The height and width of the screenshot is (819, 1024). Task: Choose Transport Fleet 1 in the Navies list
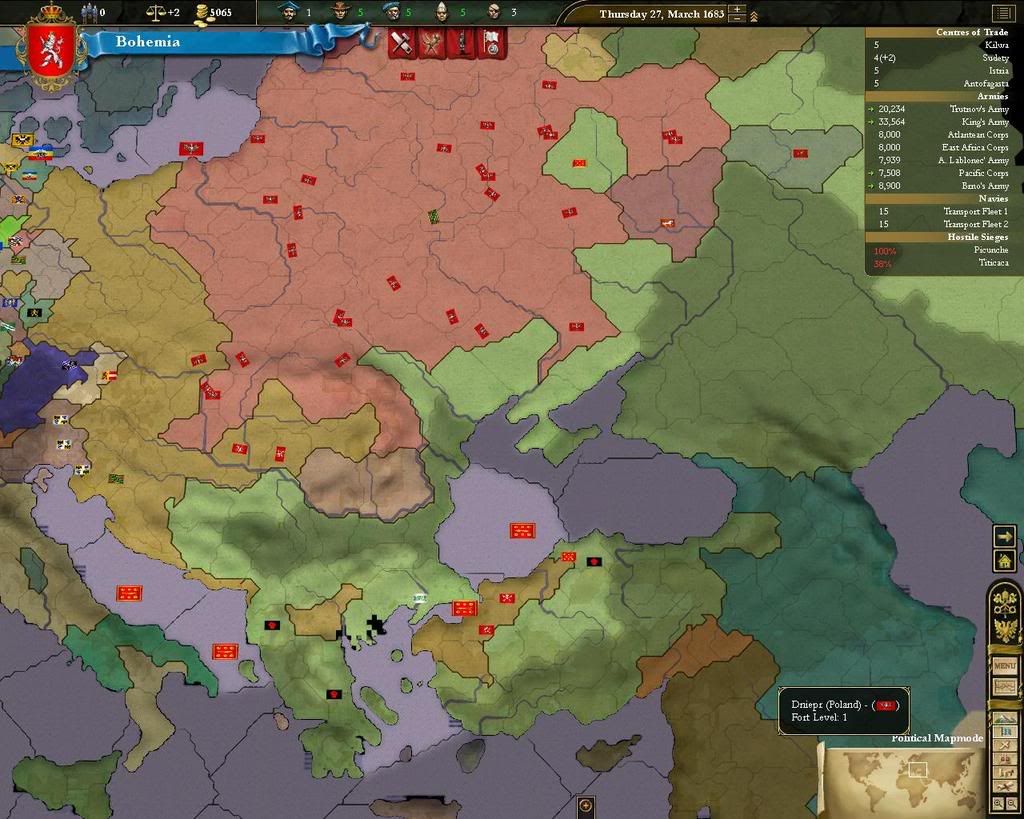click(x=977, y=212)
